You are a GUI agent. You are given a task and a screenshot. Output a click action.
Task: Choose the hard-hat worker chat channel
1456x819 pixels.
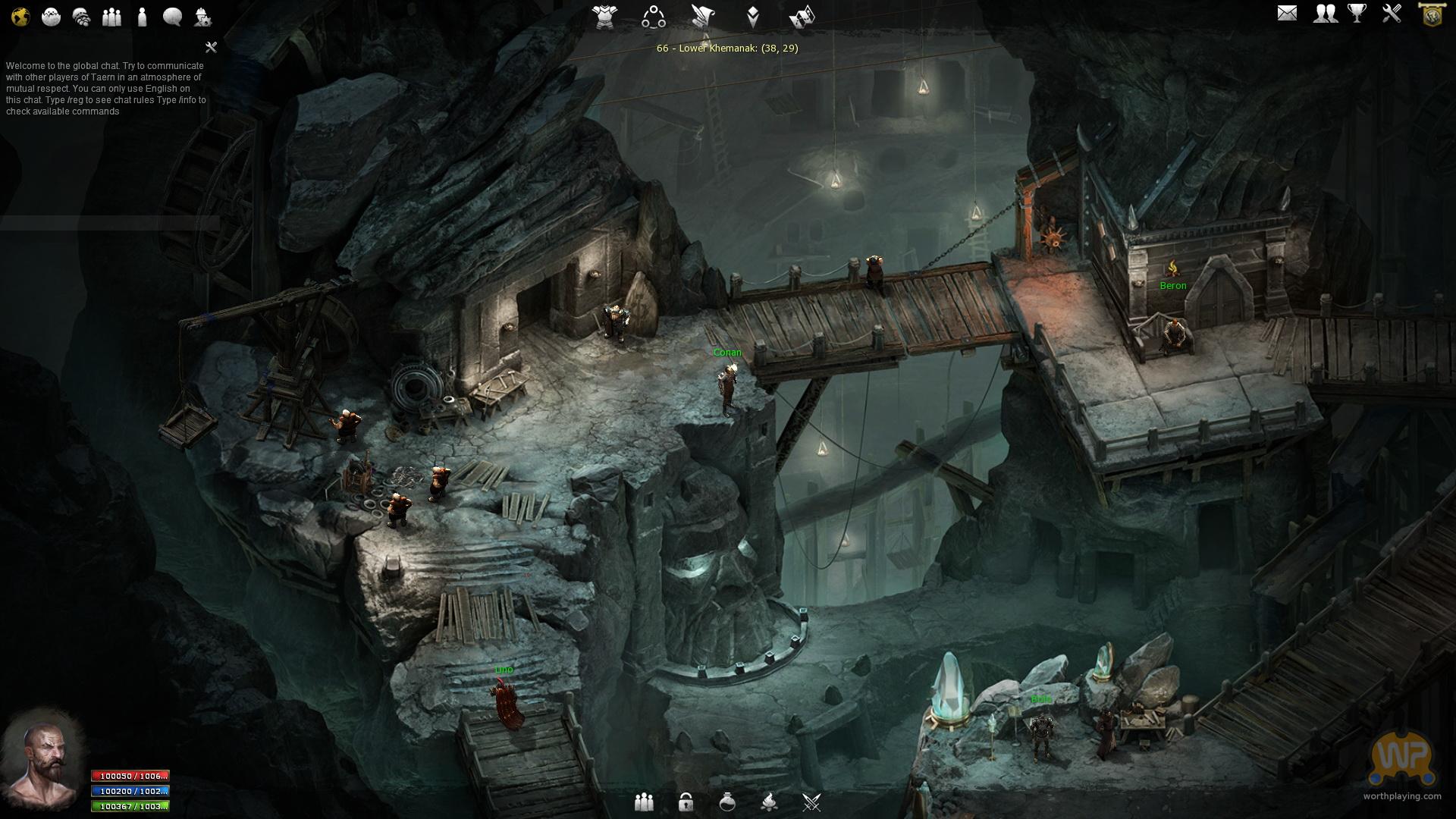pyautogui.click(x=202, y=17)
